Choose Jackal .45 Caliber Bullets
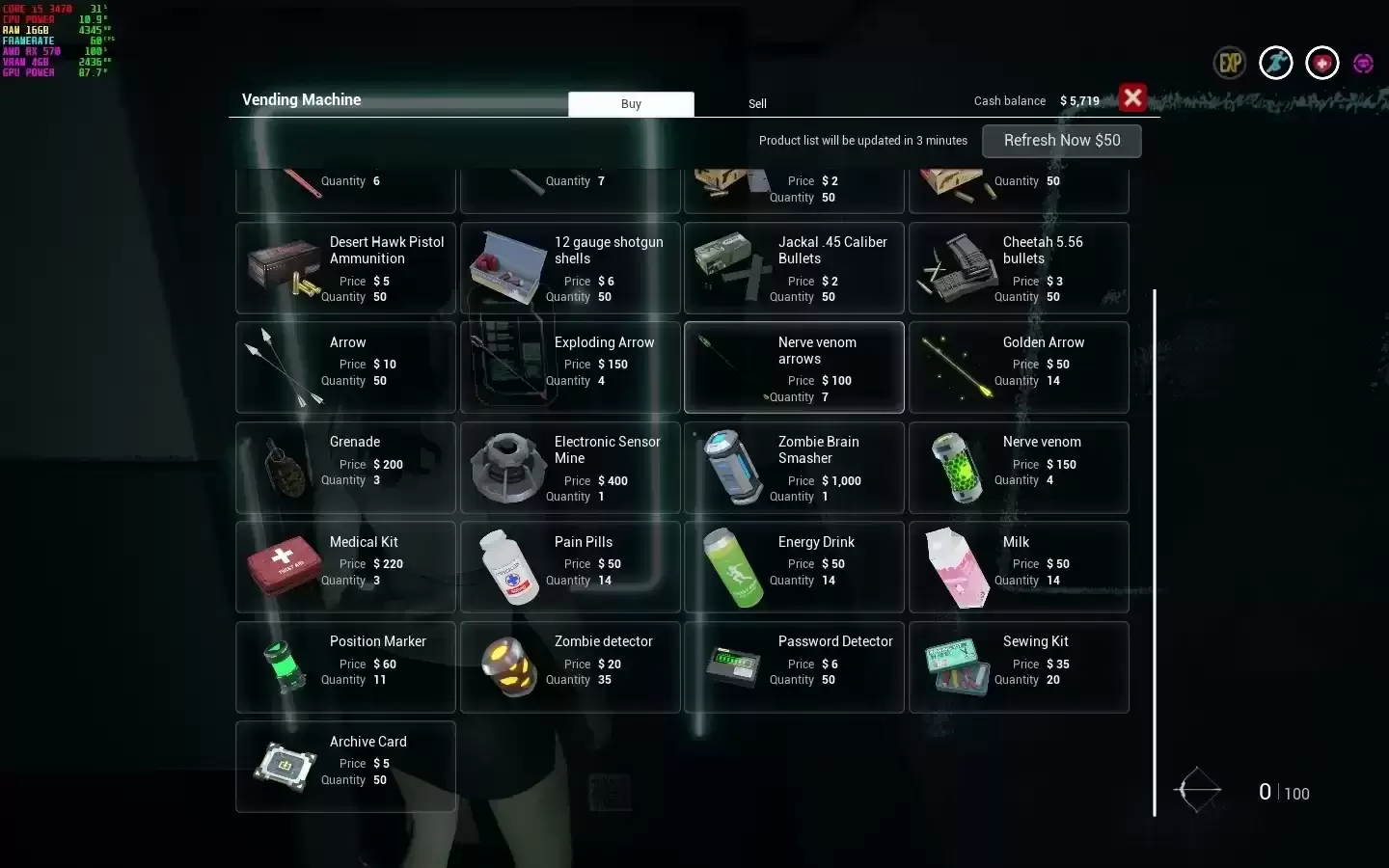Image resolution: width=1389 pixels, height=868 pixels. (x=794, y=268)
